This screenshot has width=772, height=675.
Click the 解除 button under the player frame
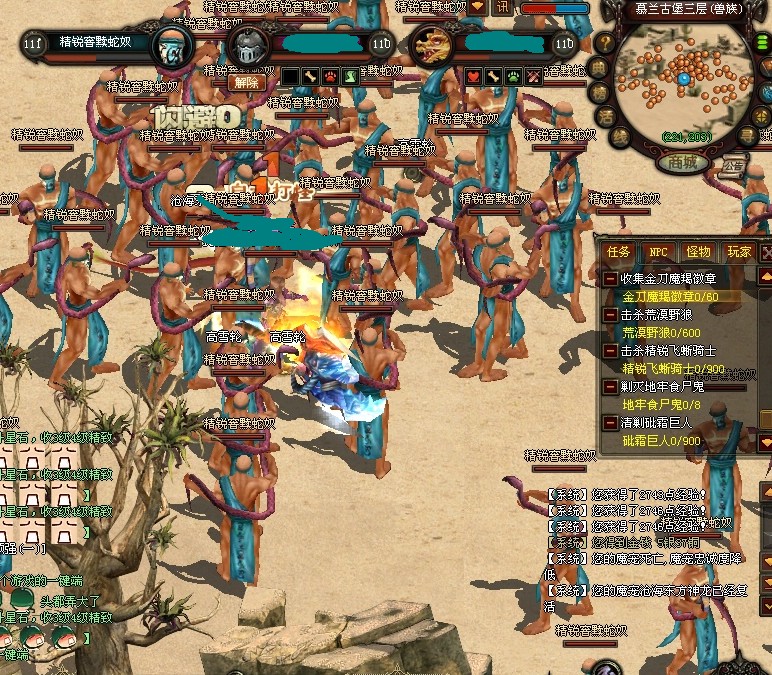coord(246,82)
